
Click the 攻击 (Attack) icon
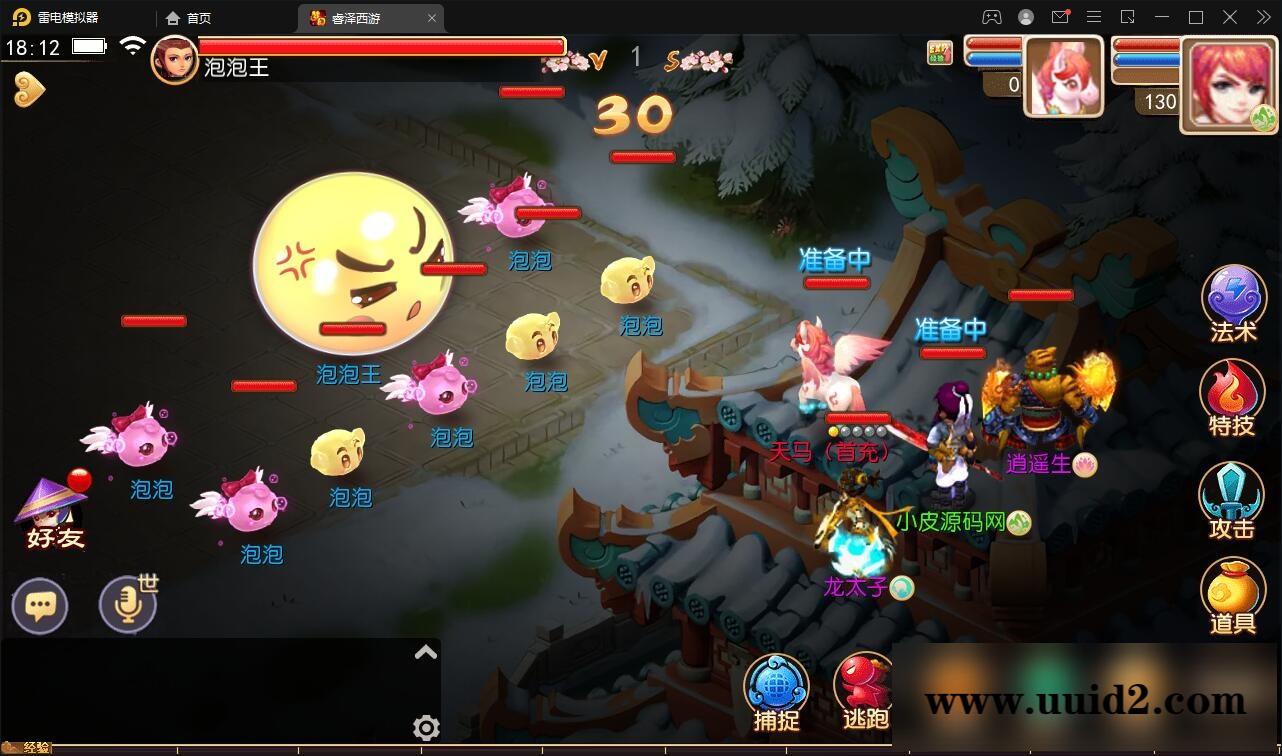pyautogui.click(x=1232, y=497)
